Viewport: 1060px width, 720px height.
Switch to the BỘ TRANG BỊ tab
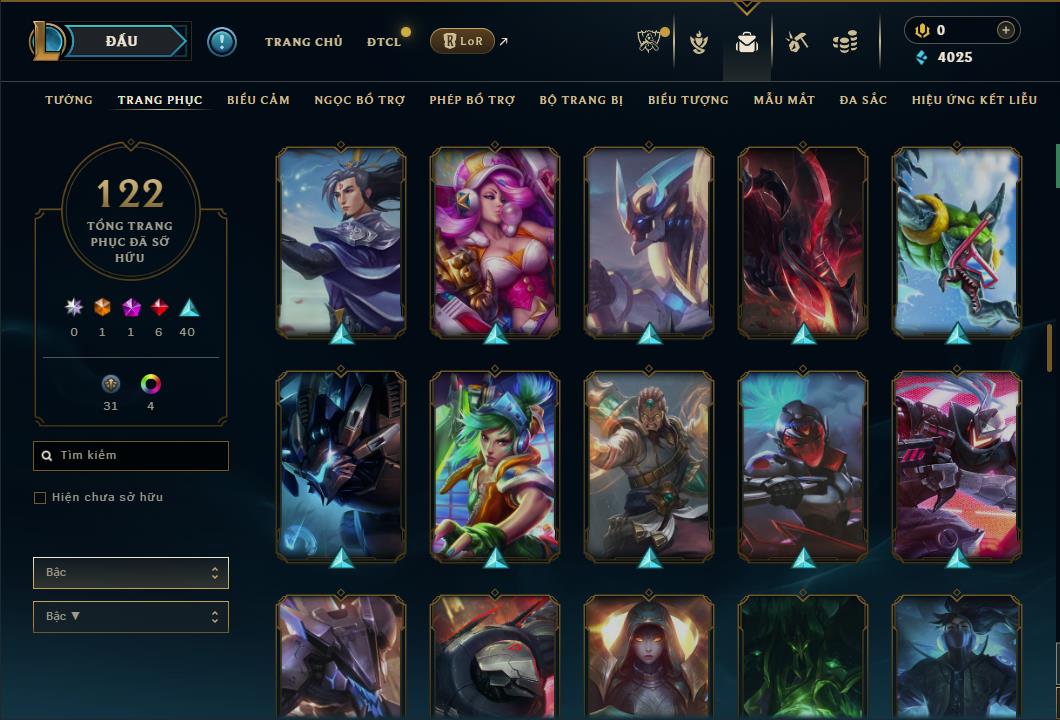pyautogui.click(x=581, y=100)
